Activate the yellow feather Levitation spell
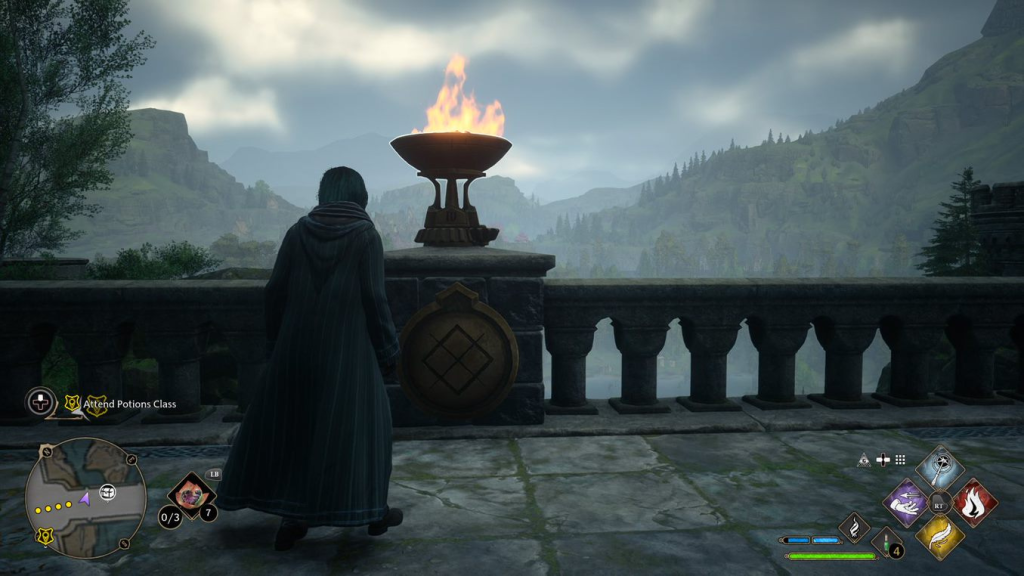The width and height of the screenshot is (1024, 576). click(x=940, y=536)
